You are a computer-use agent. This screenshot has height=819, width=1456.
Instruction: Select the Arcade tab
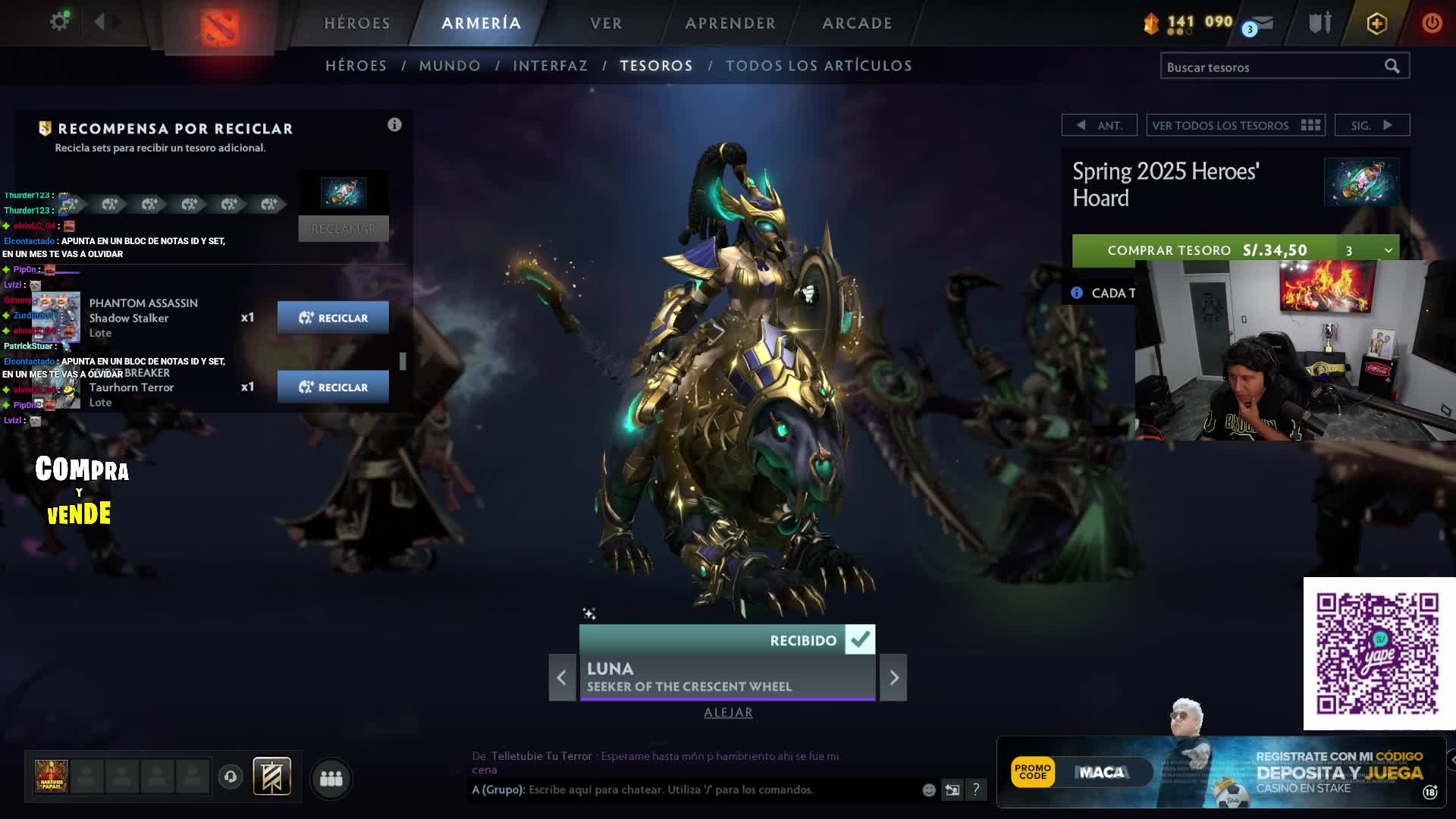857,24
